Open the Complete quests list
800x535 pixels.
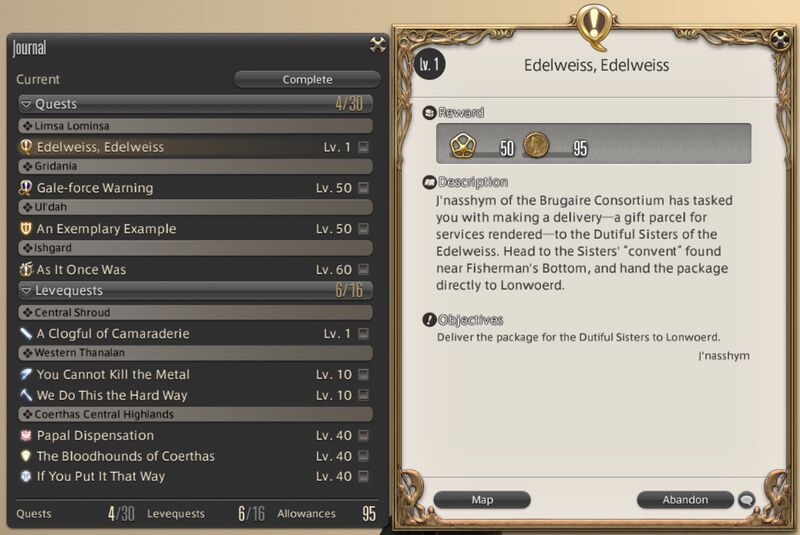307,79
